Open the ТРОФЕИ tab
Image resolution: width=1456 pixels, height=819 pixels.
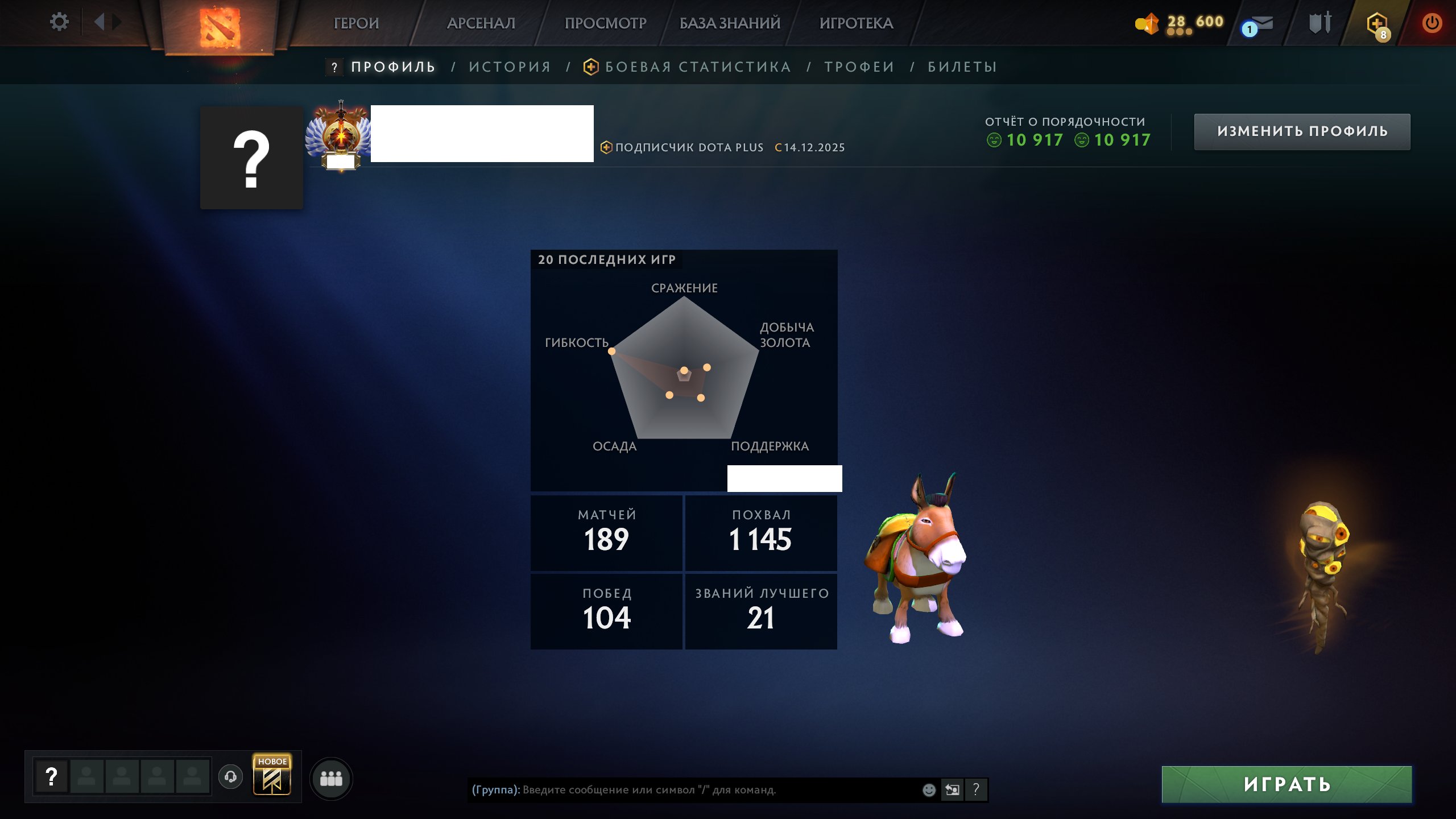[x=860, y=67]
